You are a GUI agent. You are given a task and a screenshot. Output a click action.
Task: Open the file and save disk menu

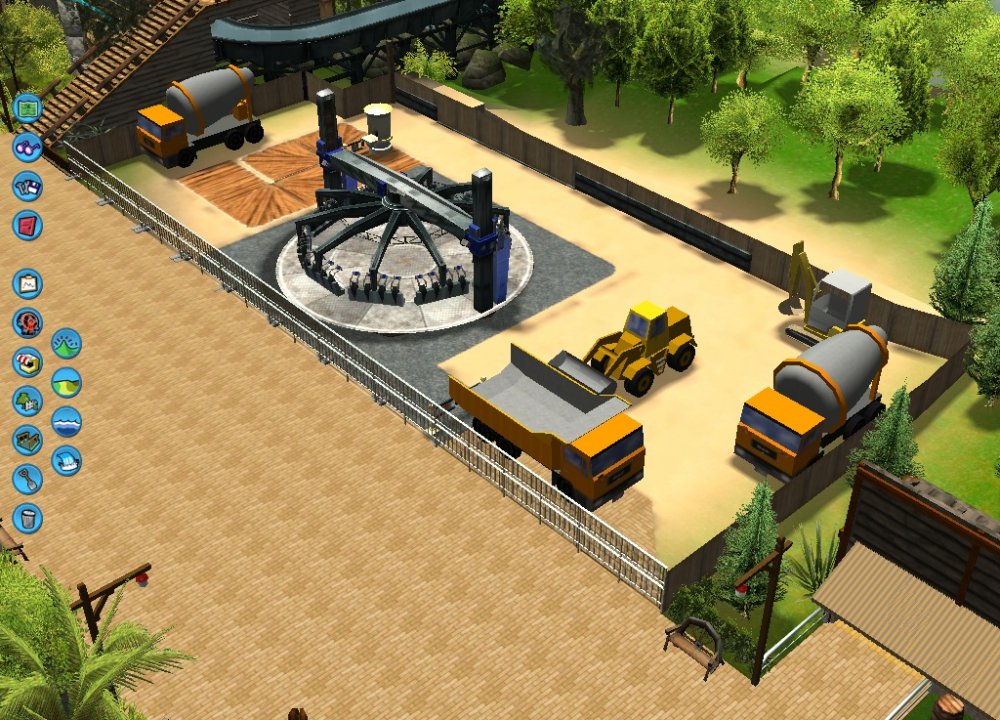pos(27,186)
